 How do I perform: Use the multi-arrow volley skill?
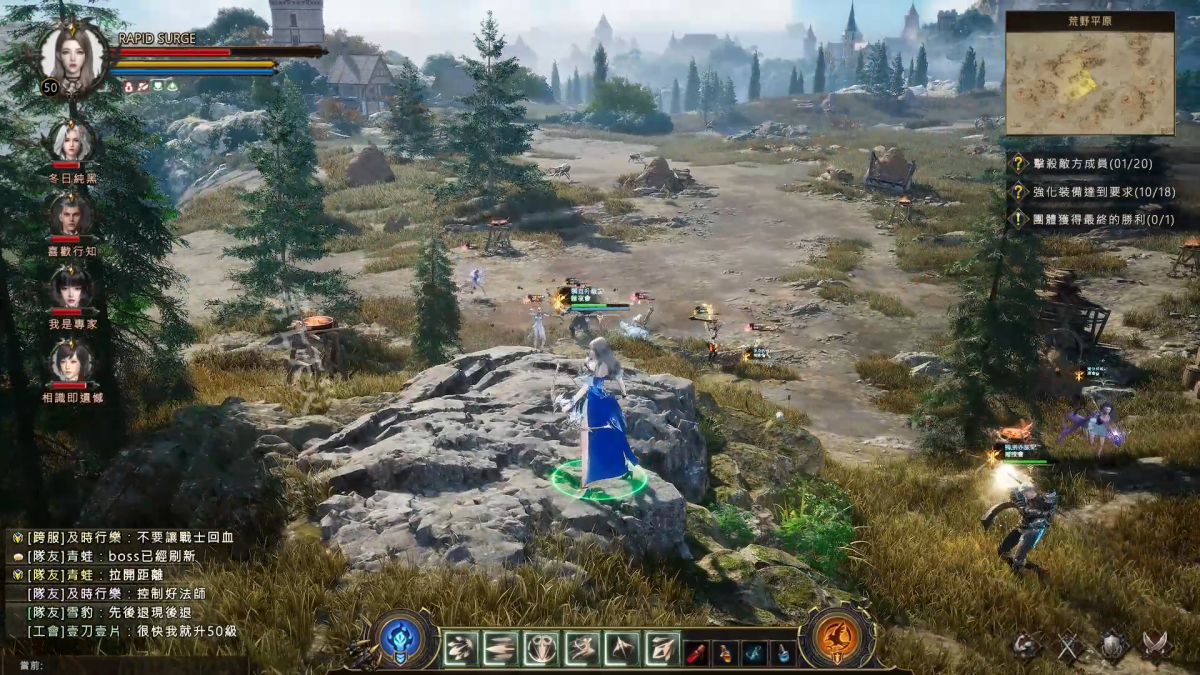461,649
